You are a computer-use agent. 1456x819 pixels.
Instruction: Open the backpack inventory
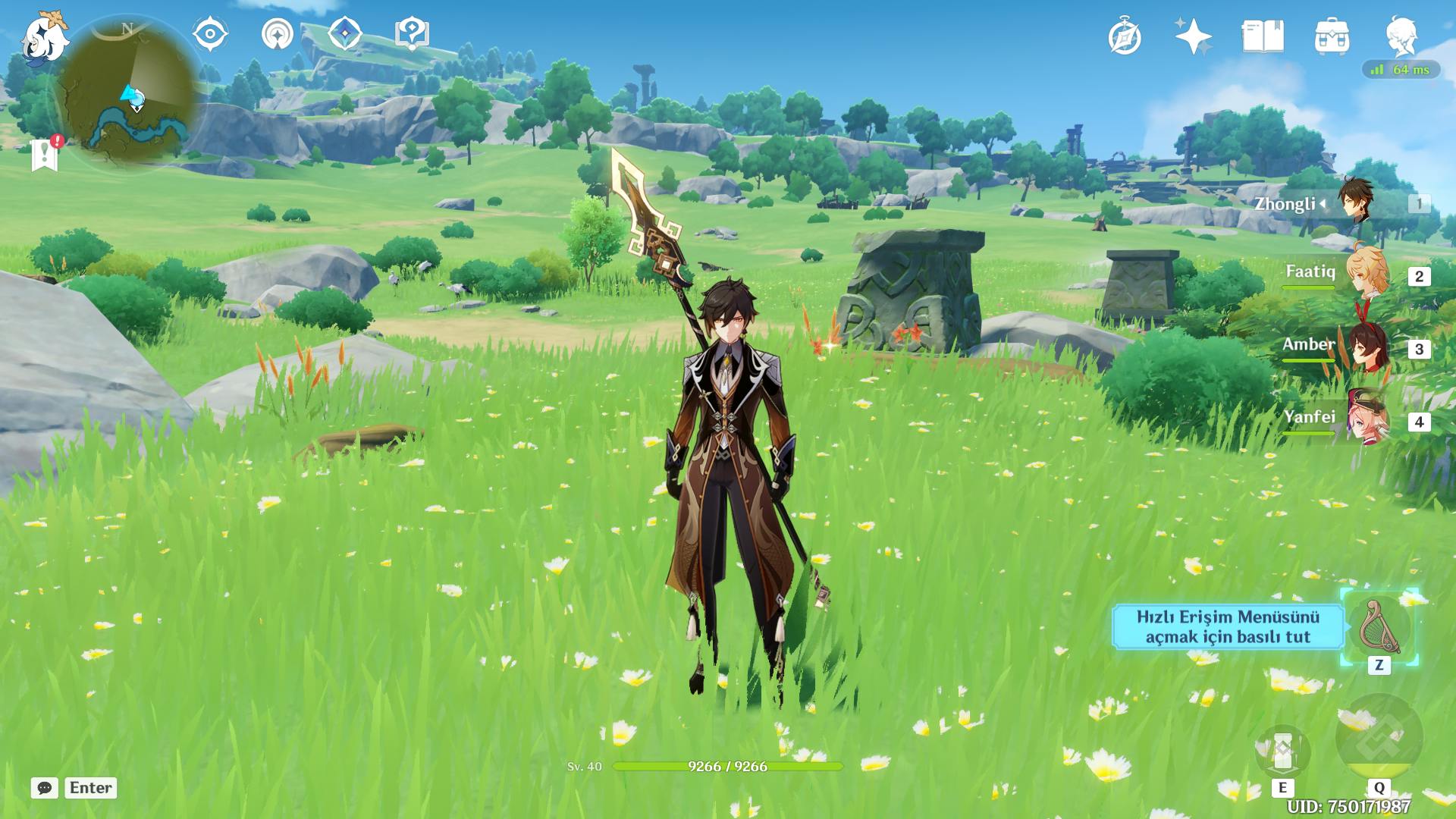1332,37
